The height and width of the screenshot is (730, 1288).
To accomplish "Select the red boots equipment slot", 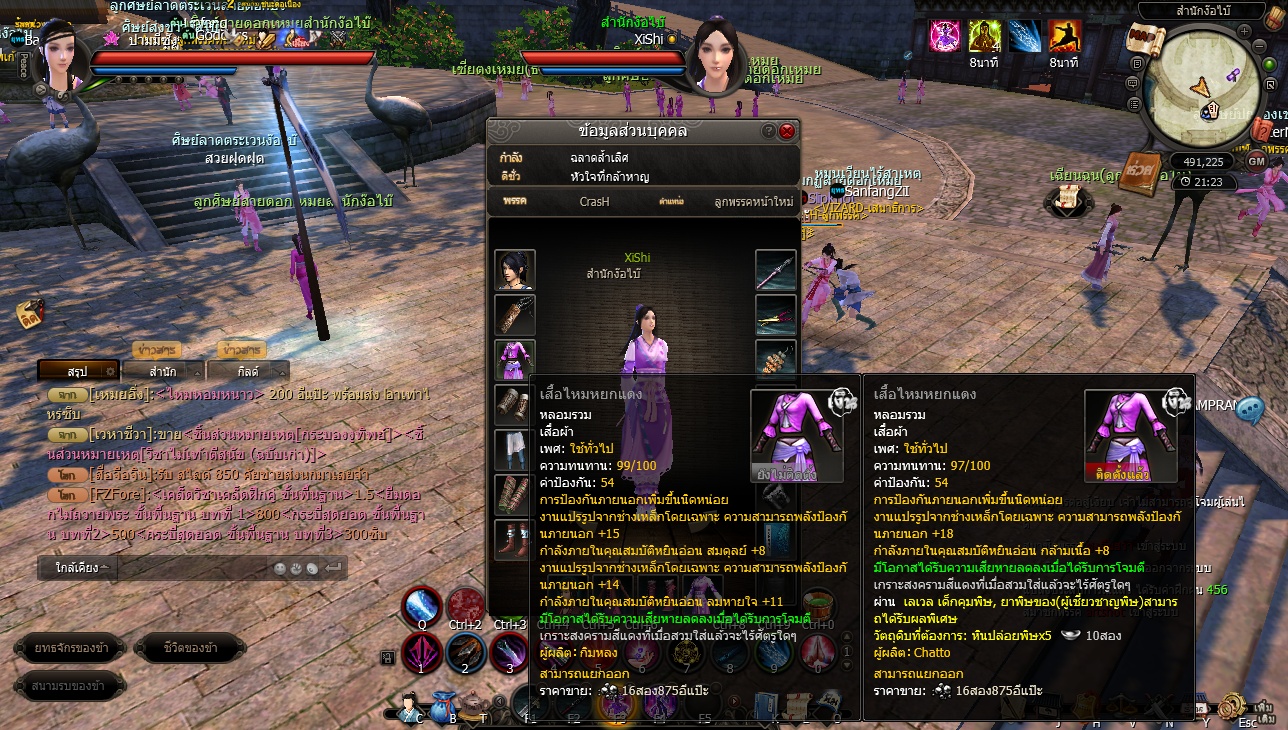I will [515, 540].
